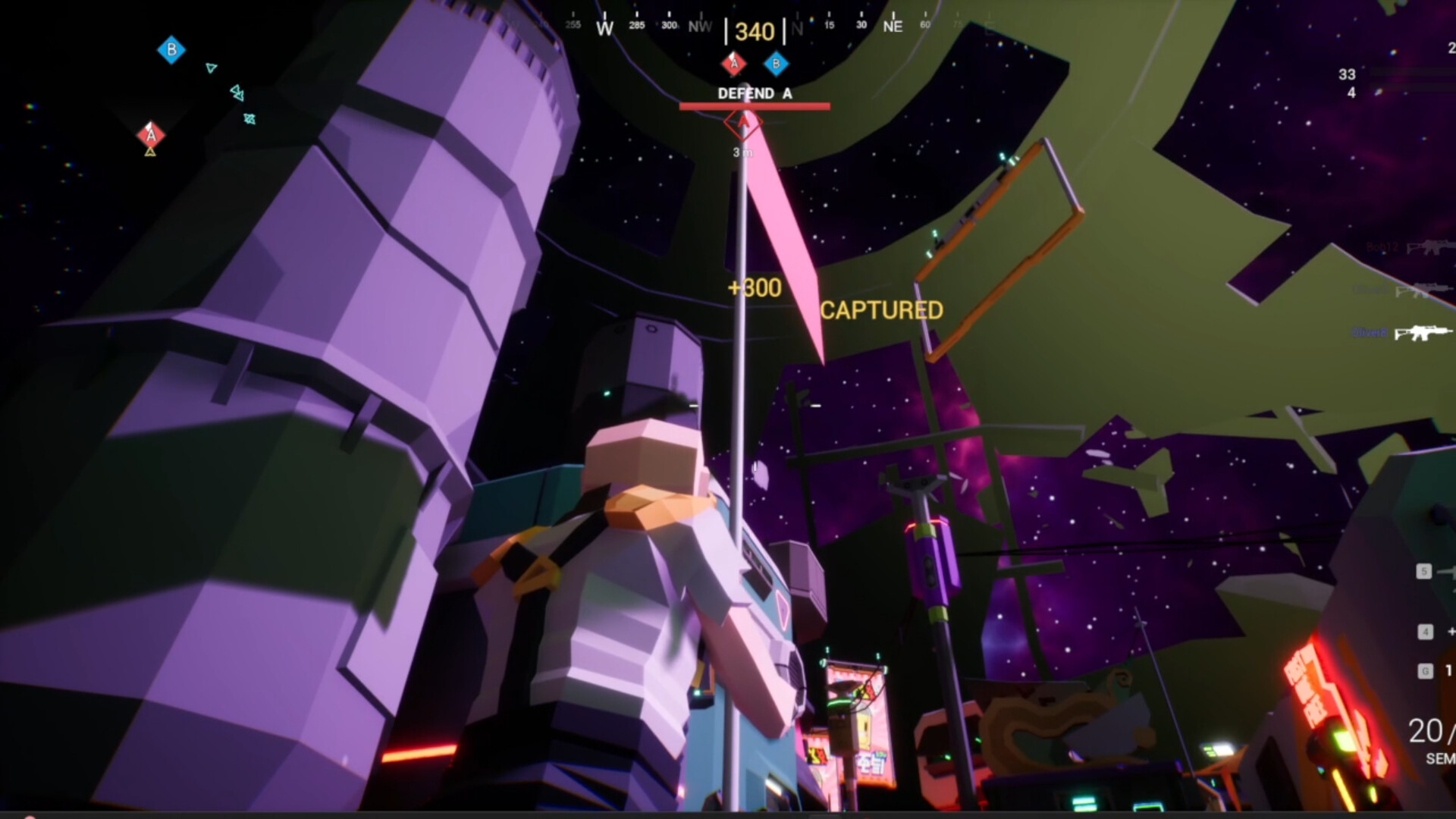Select the weapon slot 5 icon
This screenshot has width=1456, height=819.
tap(1425, 573)
